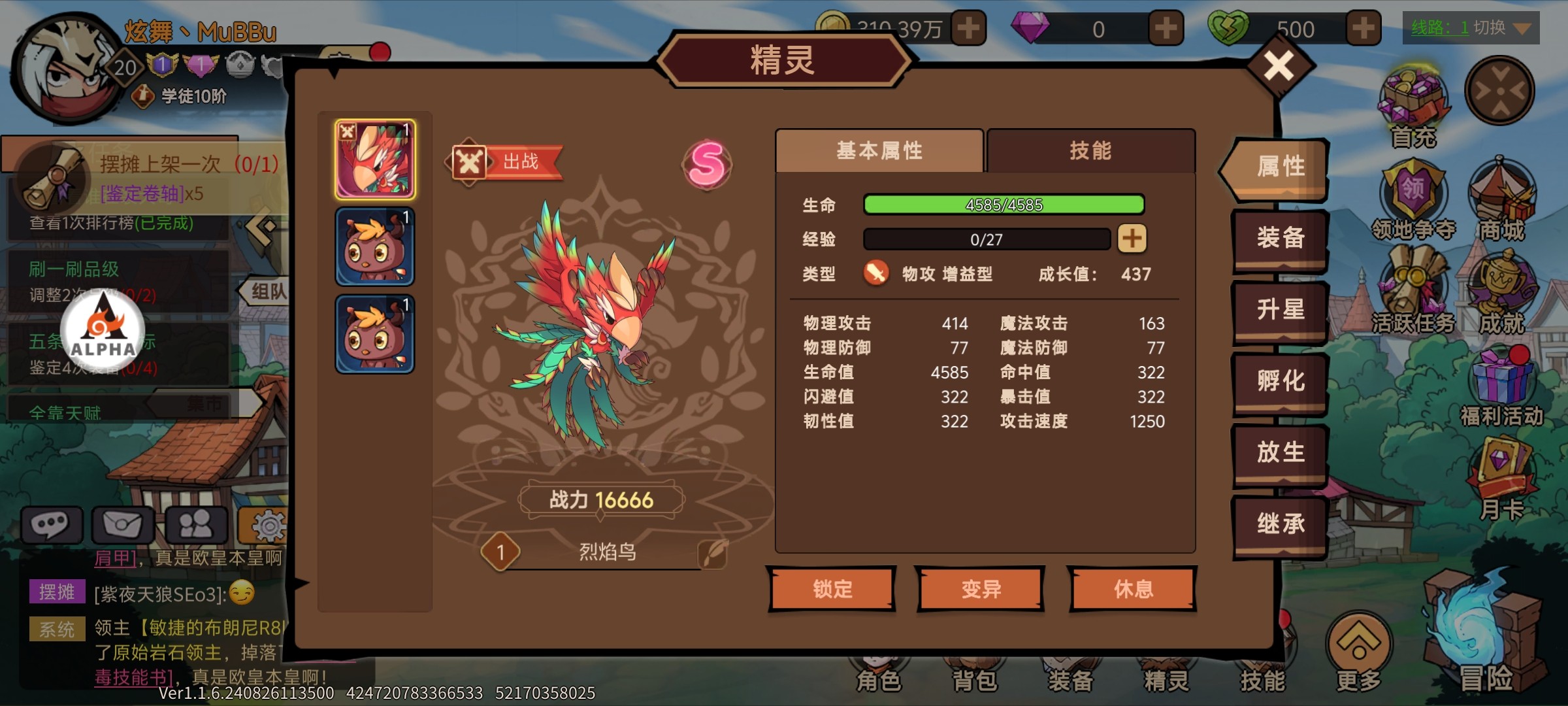
Task: Click the 锁定 lock button
Action: (x=832, y=589)
